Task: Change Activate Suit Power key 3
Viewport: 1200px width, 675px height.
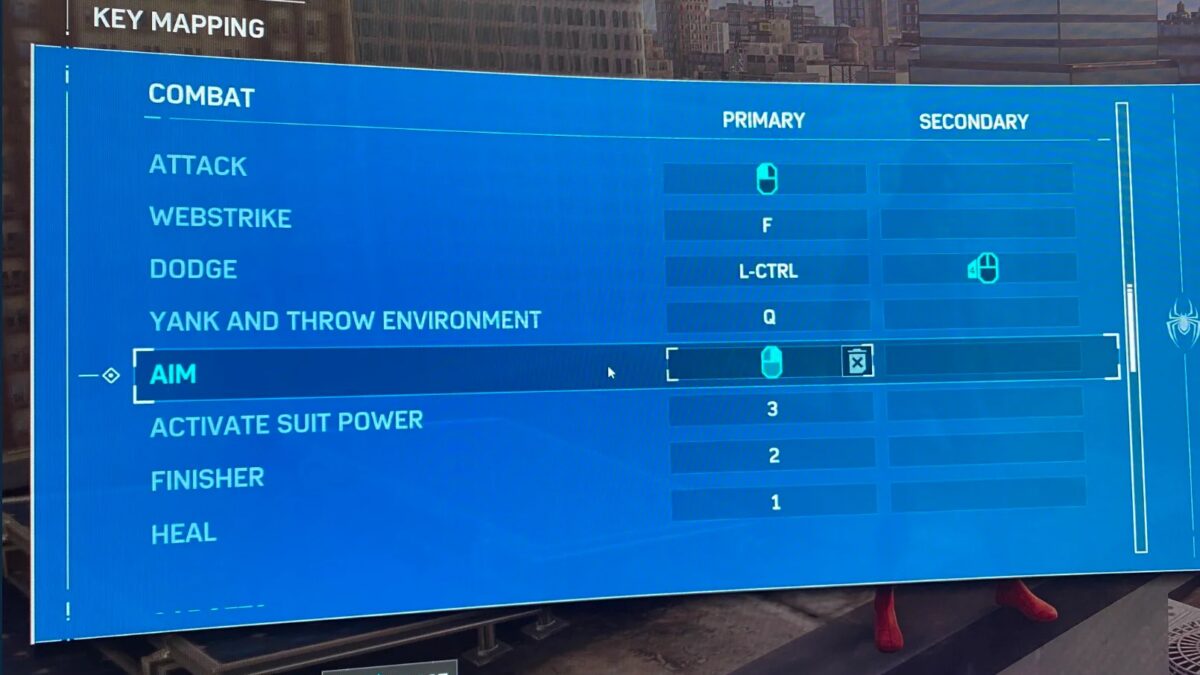Action: click(x=771, y=408)
